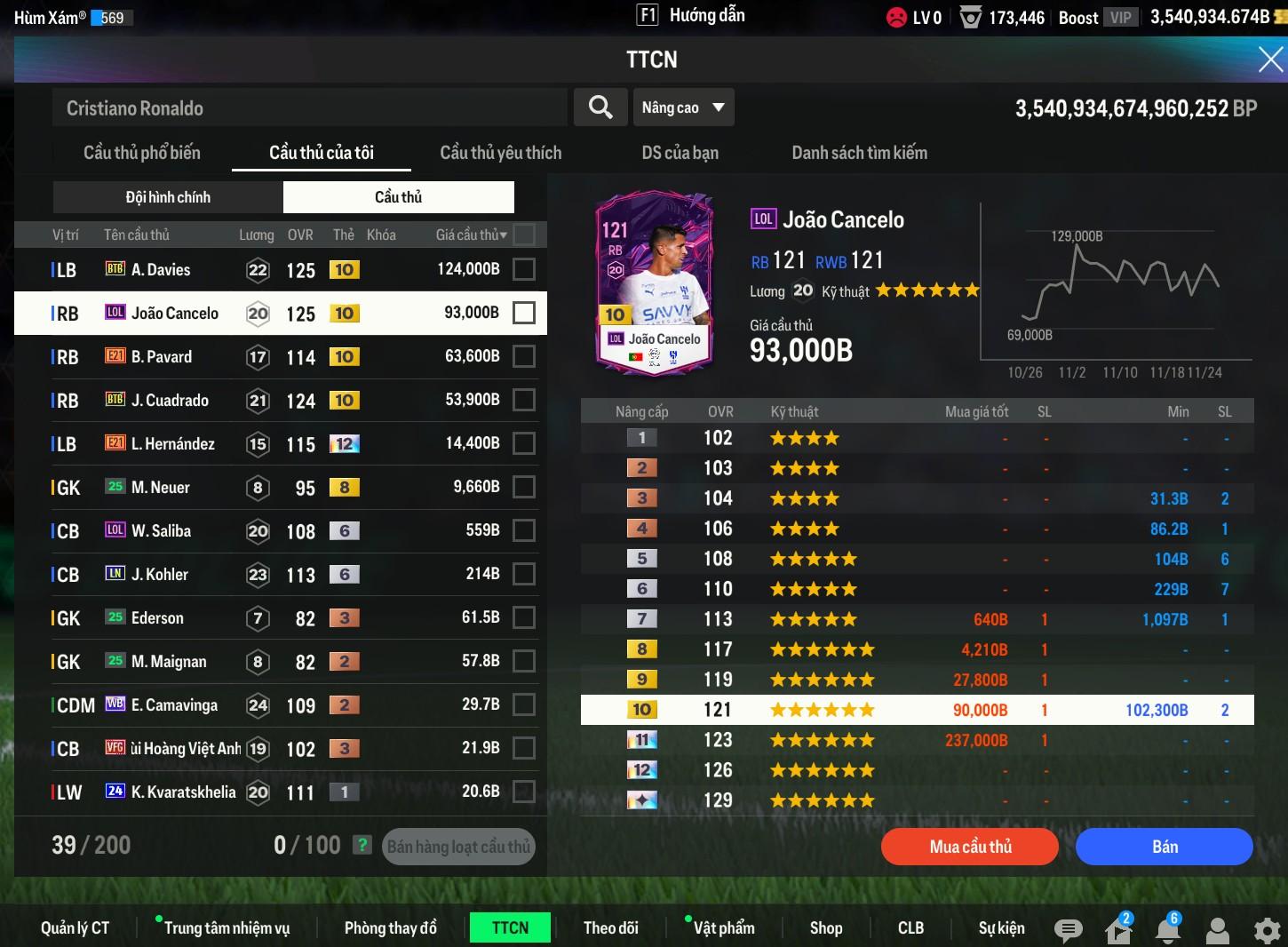
Task: Buy player with Mua cầu thủ
Action: point(970,847)
